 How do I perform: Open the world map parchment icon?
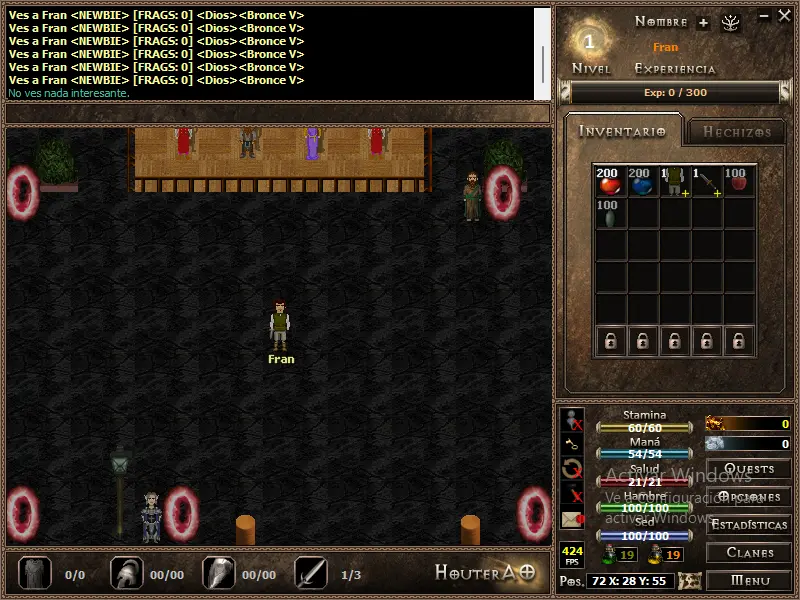click(x=689, y=581)
